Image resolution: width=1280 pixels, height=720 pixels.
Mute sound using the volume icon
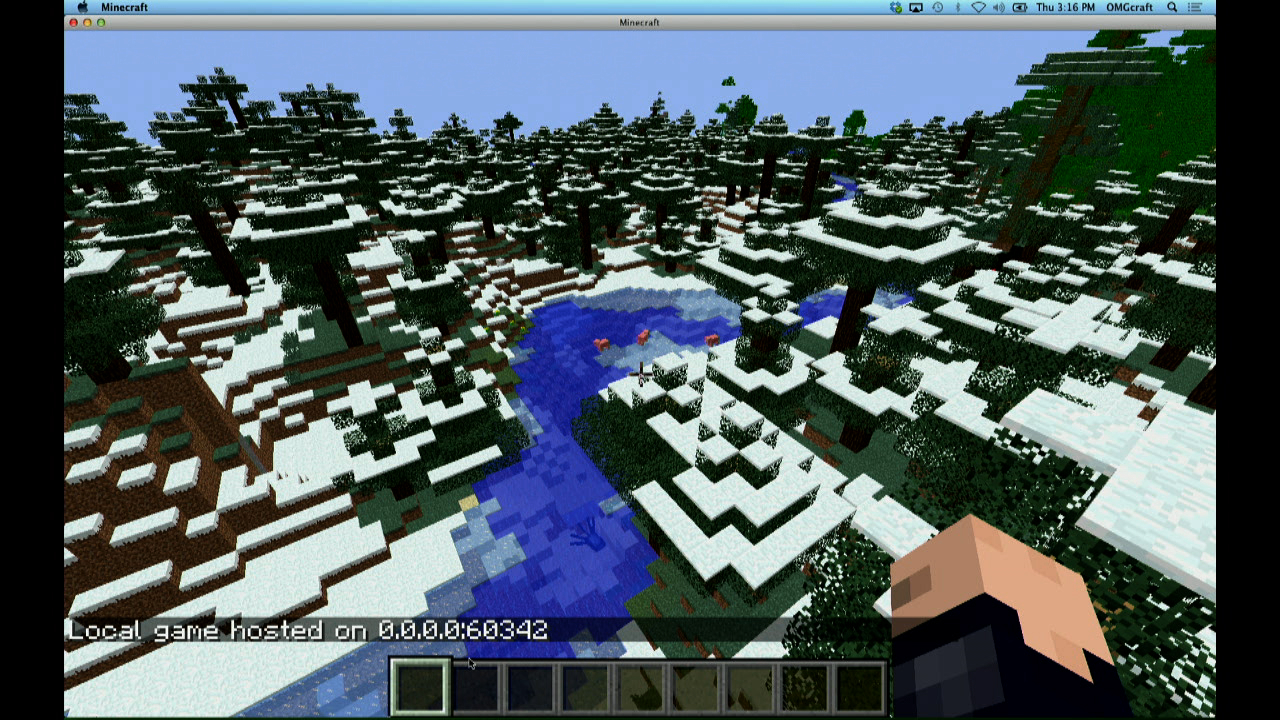pyautogui.click(x=997, y=7)
